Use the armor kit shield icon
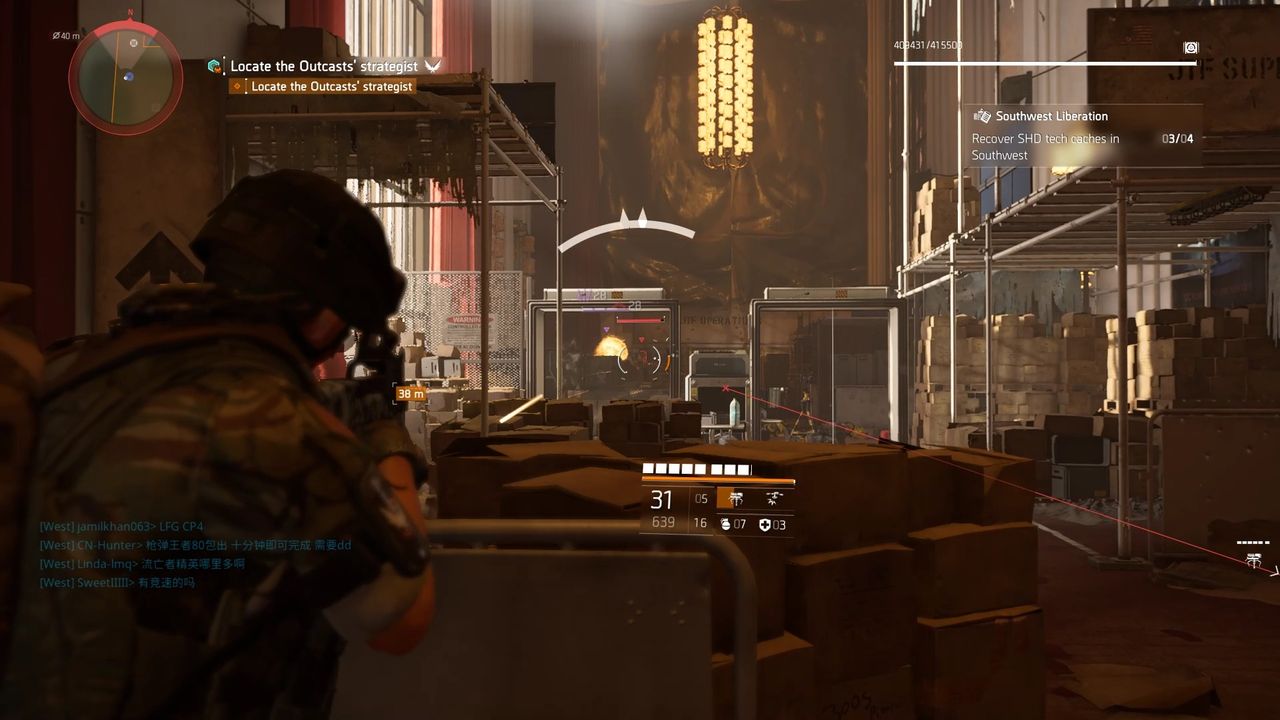This screenshot has width=1280, height=720. (765, 524)
